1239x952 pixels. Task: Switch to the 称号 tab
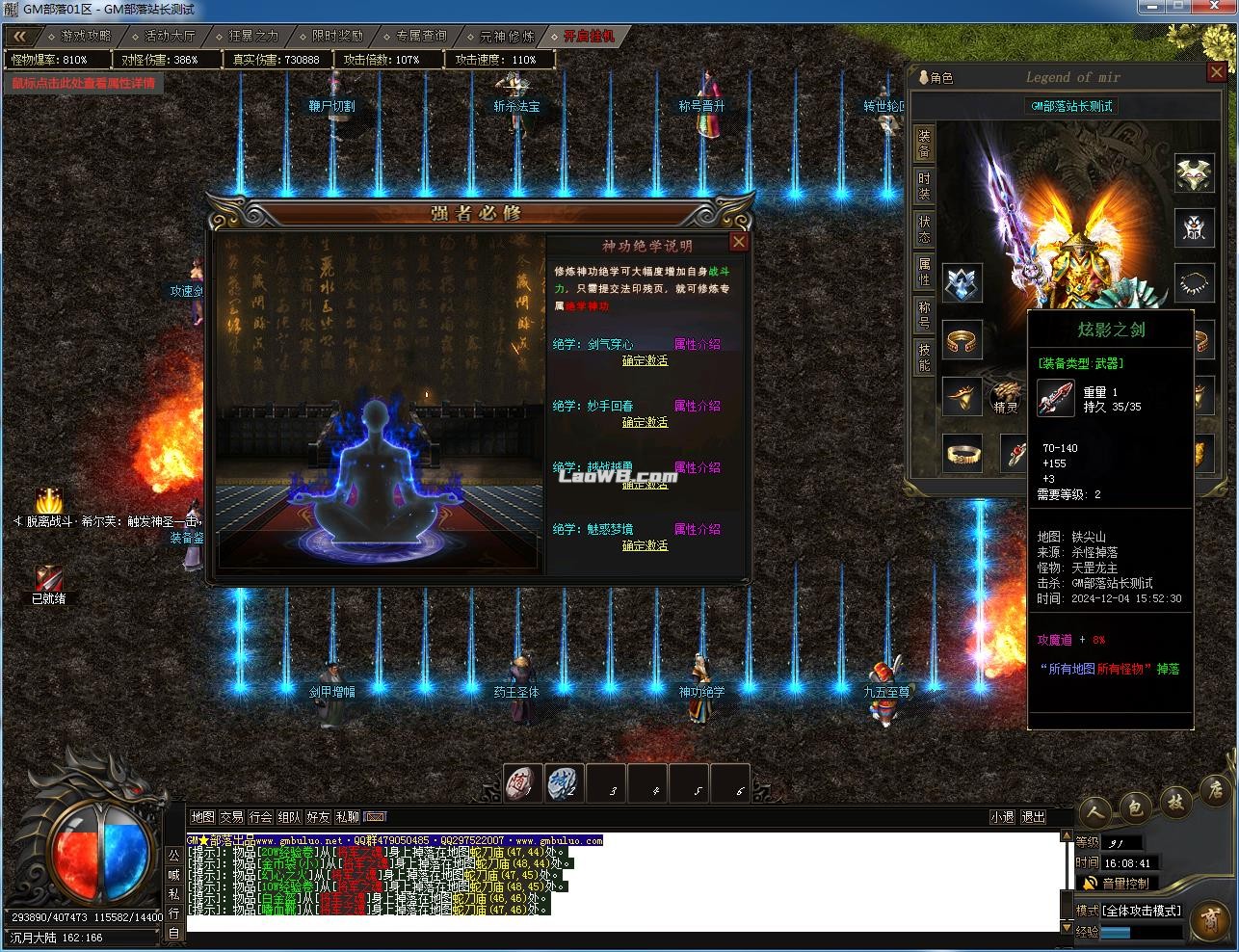click(x=924, y=315)
